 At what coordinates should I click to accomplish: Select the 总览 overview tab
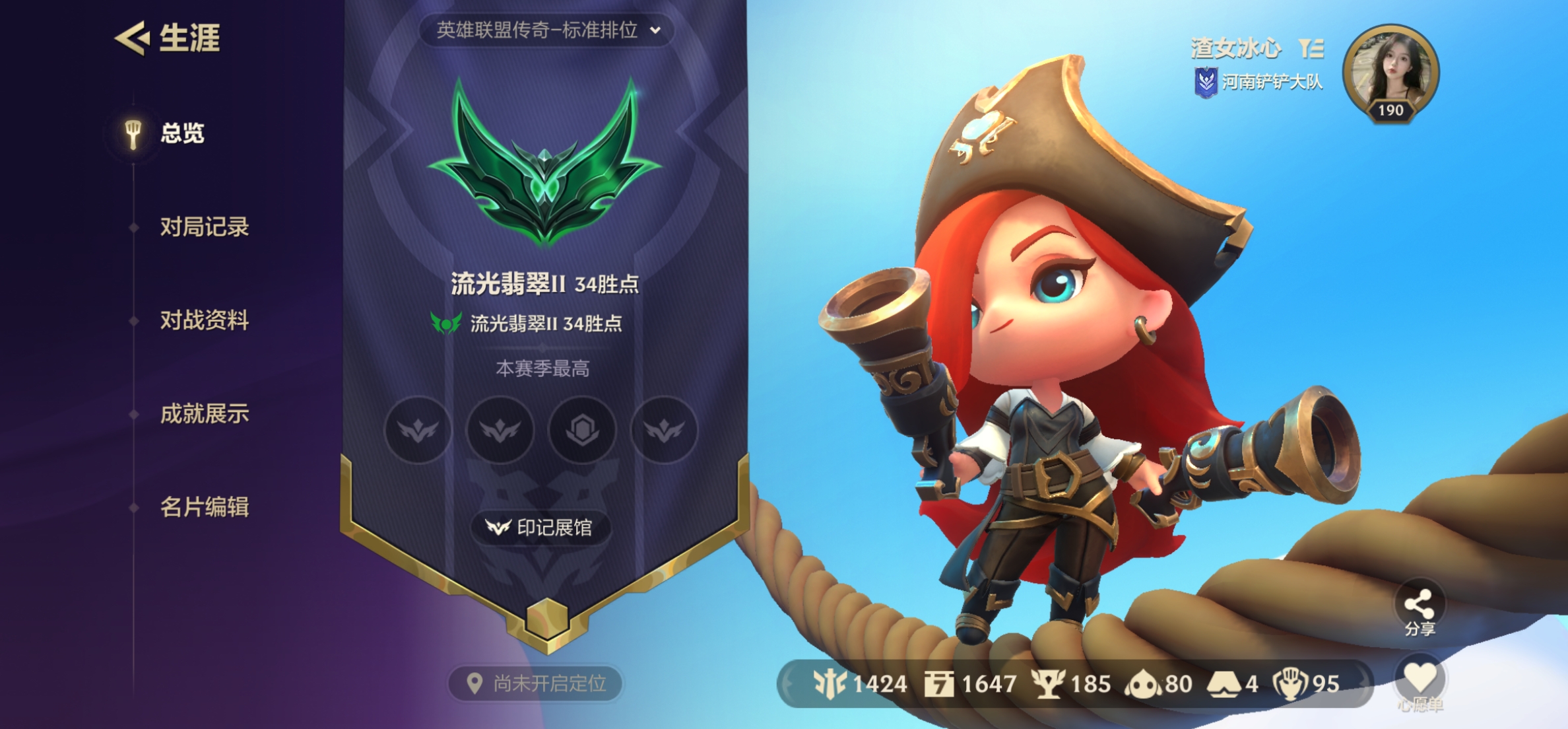pyautogui.click(x=181, y=133)
